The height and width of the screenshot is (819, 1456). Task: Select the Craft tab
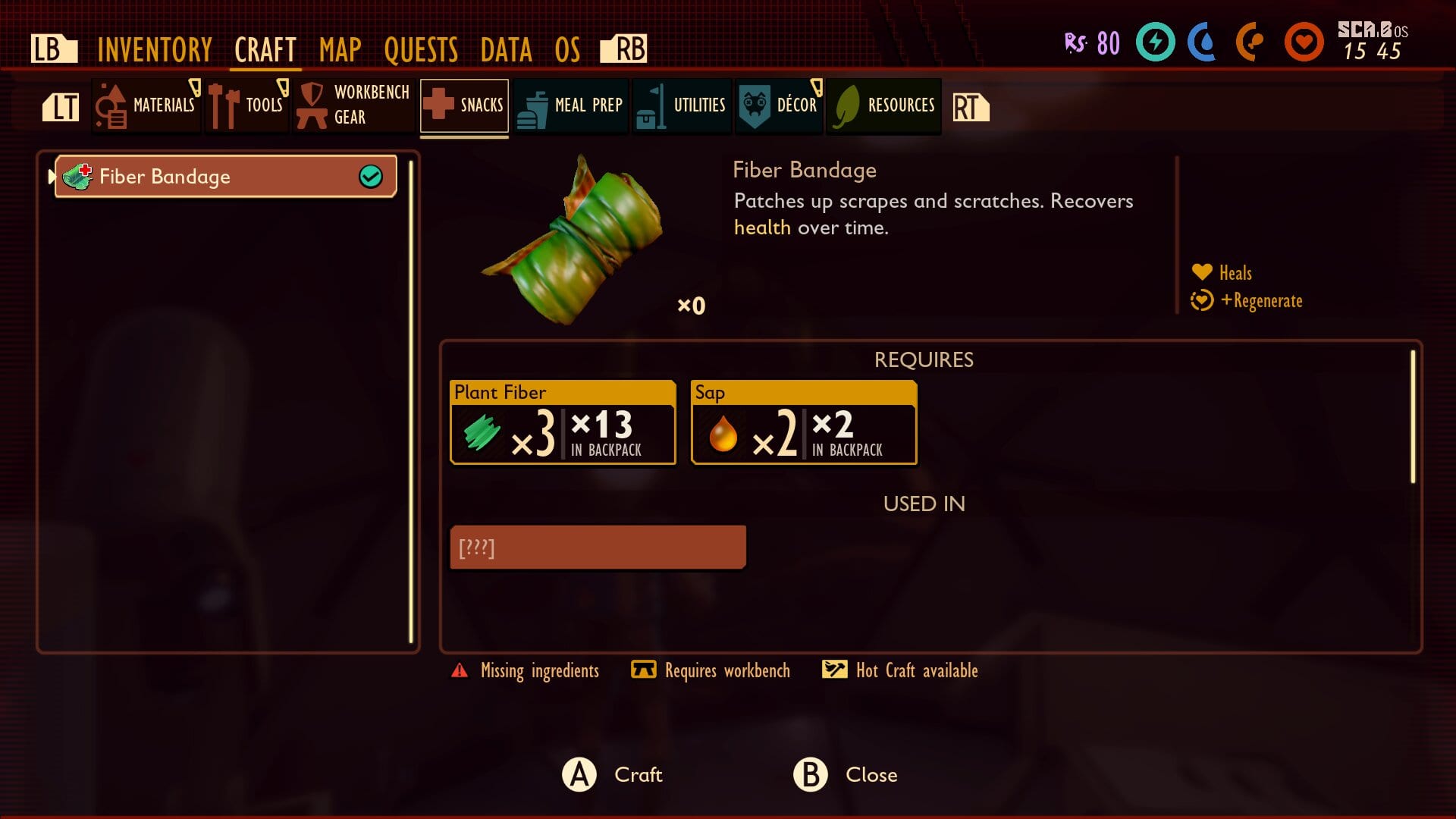tap(265, 50)
